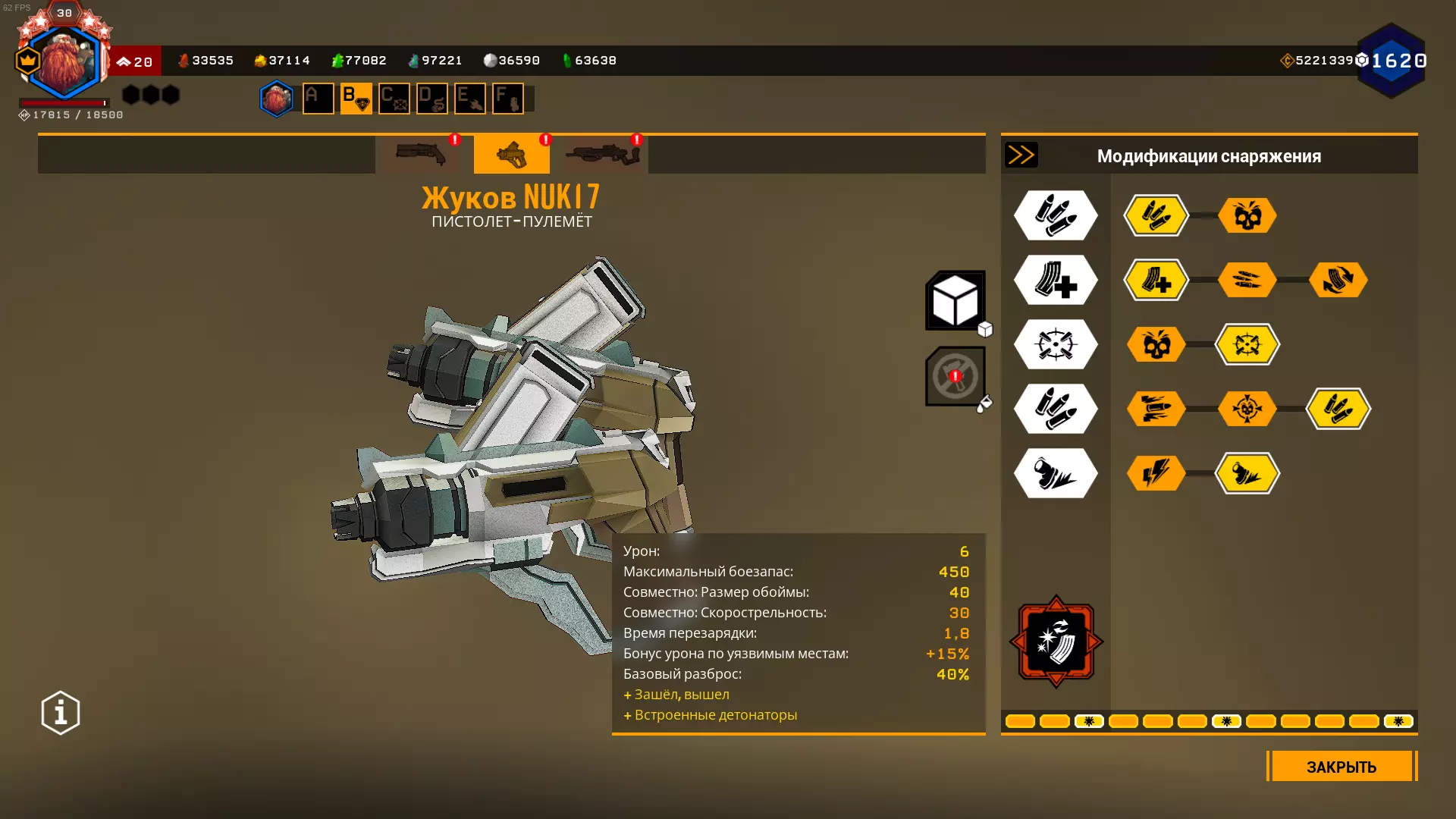Pick the skull-in-crosshair modification
The height and width of the screenshot is (819, 1456).
click(x=1247, y=409)
